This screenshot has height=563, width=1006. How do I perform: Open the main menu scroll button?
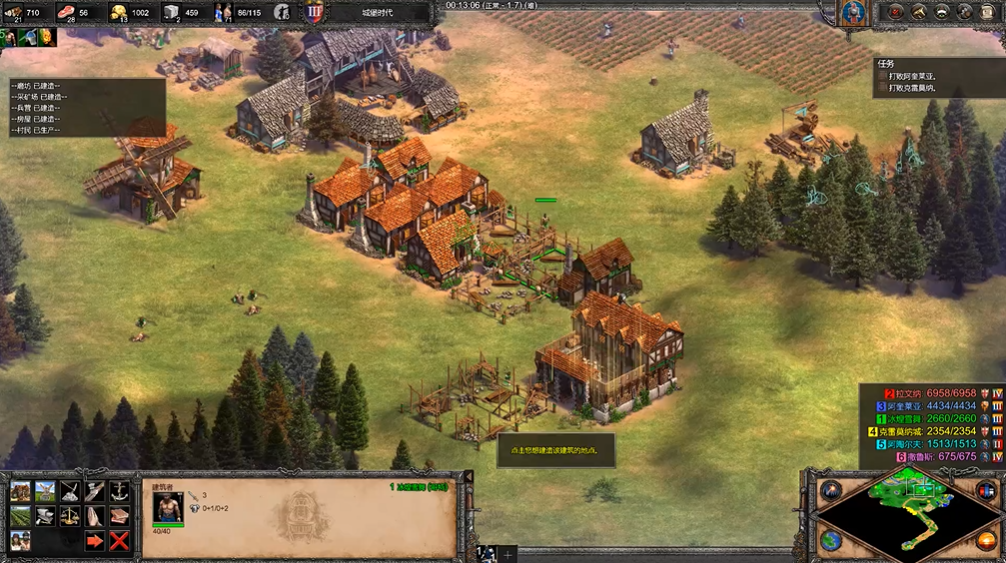[x=986, y=12]
